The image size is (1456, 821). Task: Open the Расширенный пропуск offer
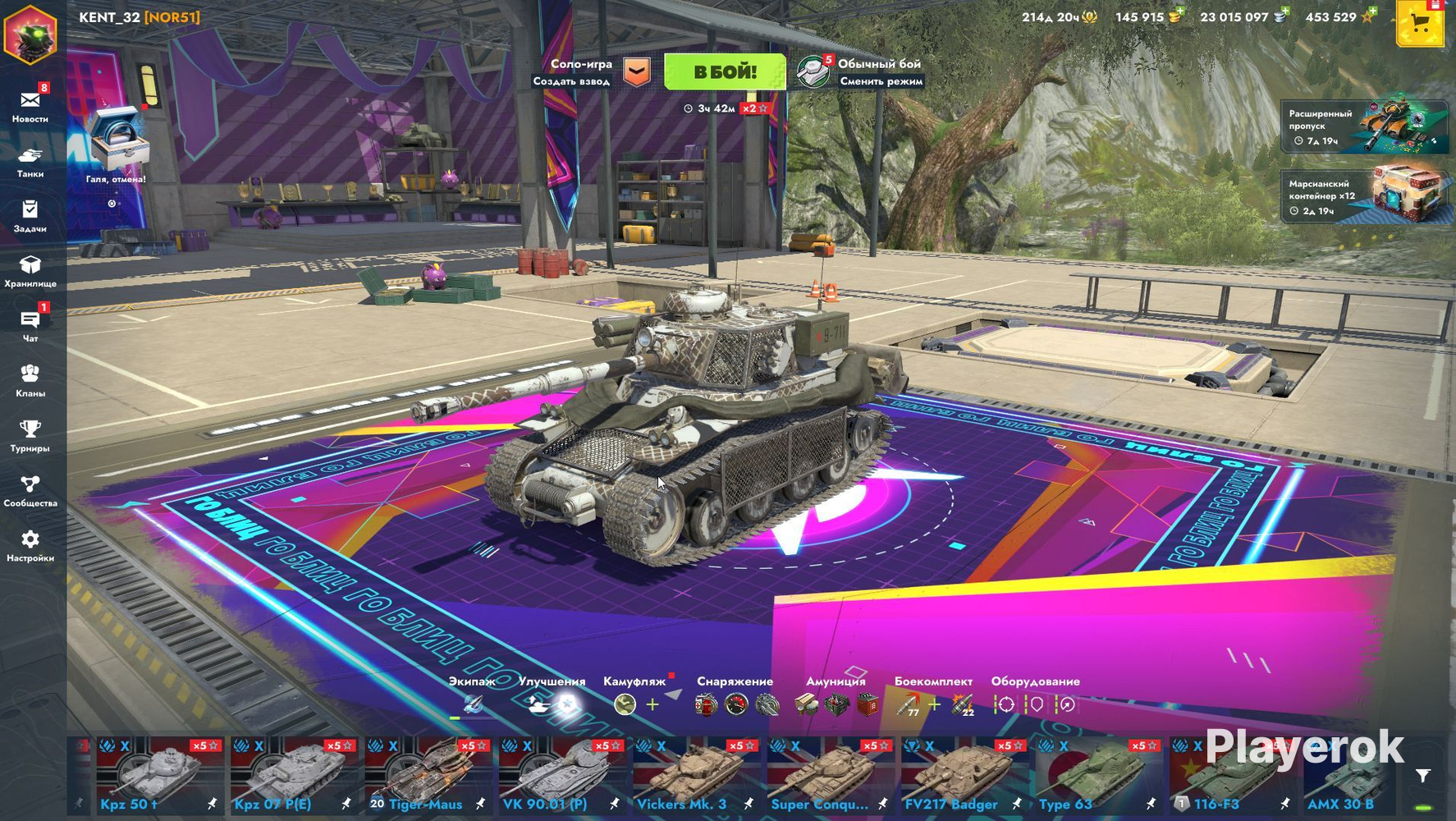(1364, 126)
